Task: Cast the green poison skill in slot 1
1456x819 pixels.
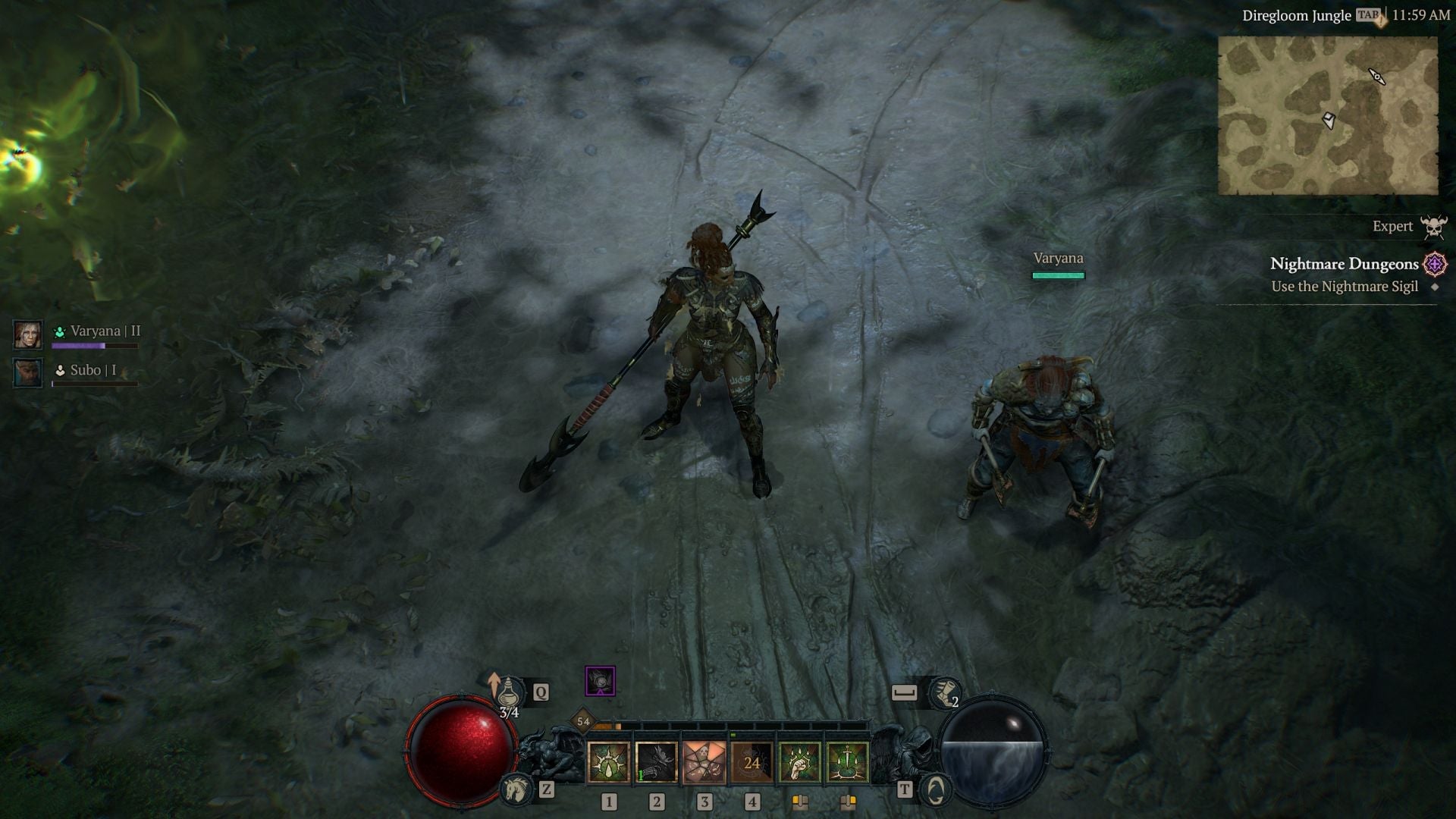Action: 607,762
